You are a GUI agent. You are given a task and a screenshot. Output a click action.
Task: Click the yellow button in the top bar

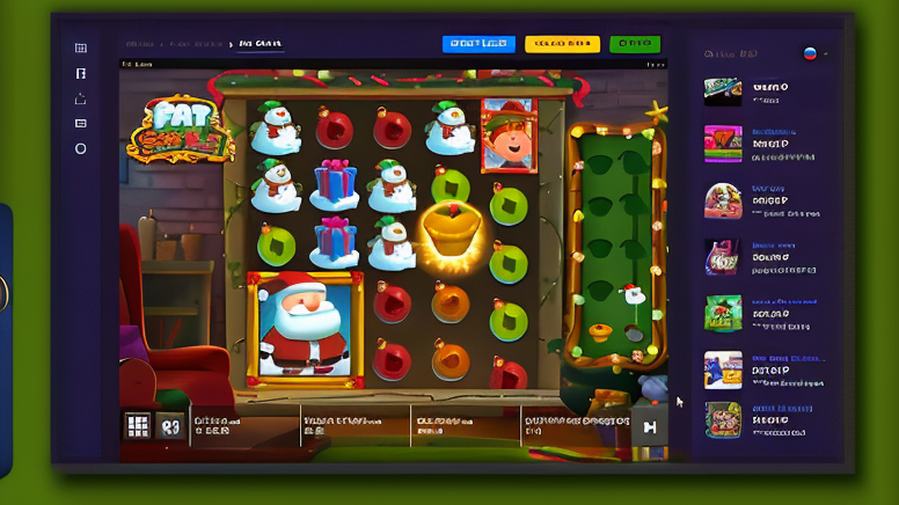click(x=562, y=44)
